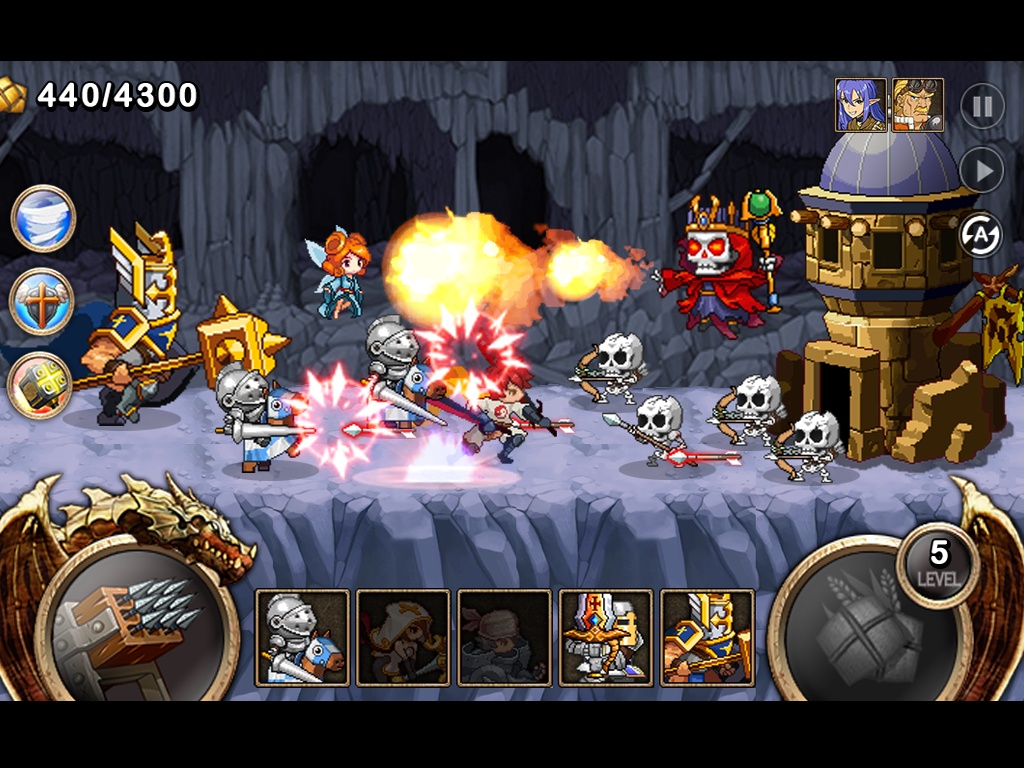Toggle the fast-forward speed button
The height and width of the screenshot is (768, 1024).
[982, 170]
